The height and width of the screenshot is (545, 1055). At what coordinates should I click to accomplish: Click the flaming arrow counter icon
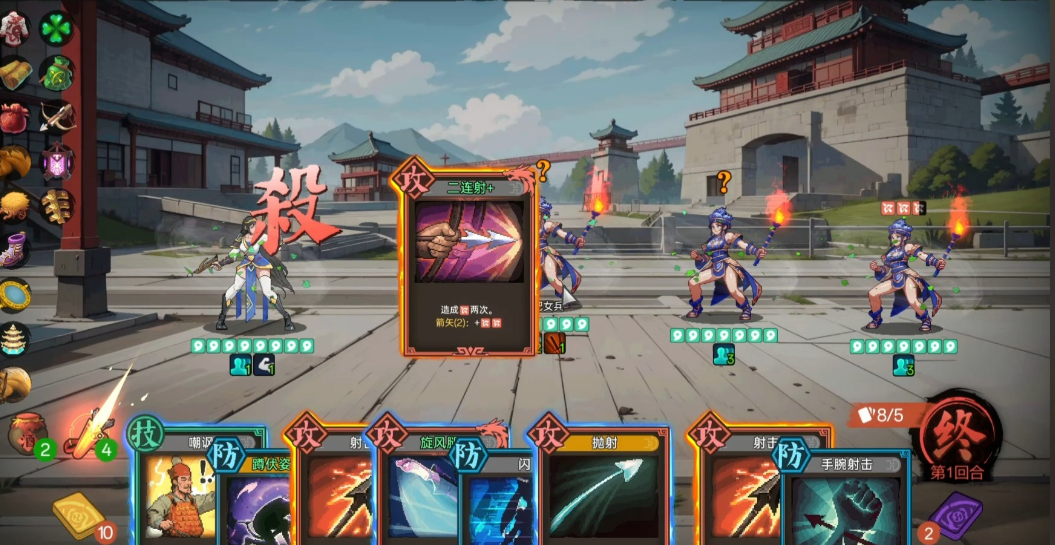point(88,432)
